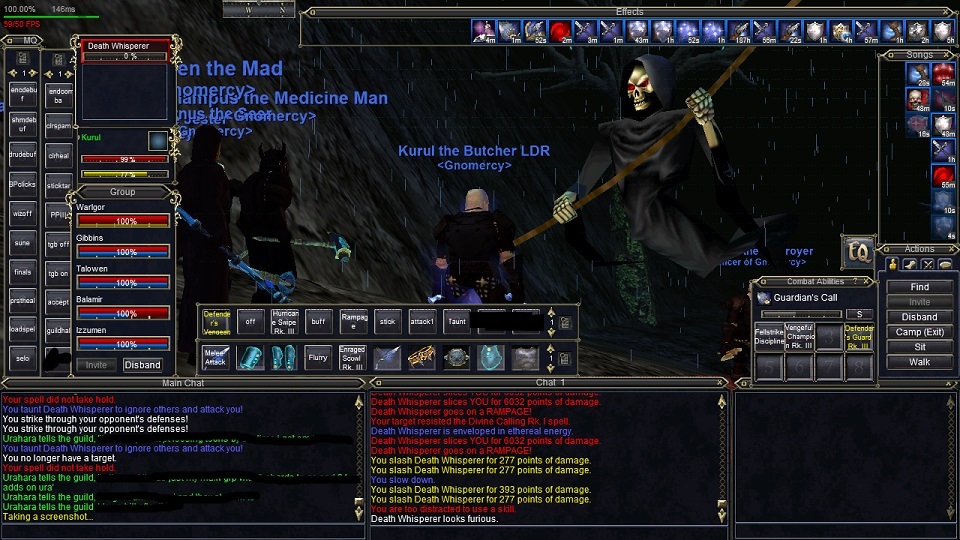Viewport: 960px width, 540px height.
Task: Close the Combat Abilities window
Action: click(868, 282)
